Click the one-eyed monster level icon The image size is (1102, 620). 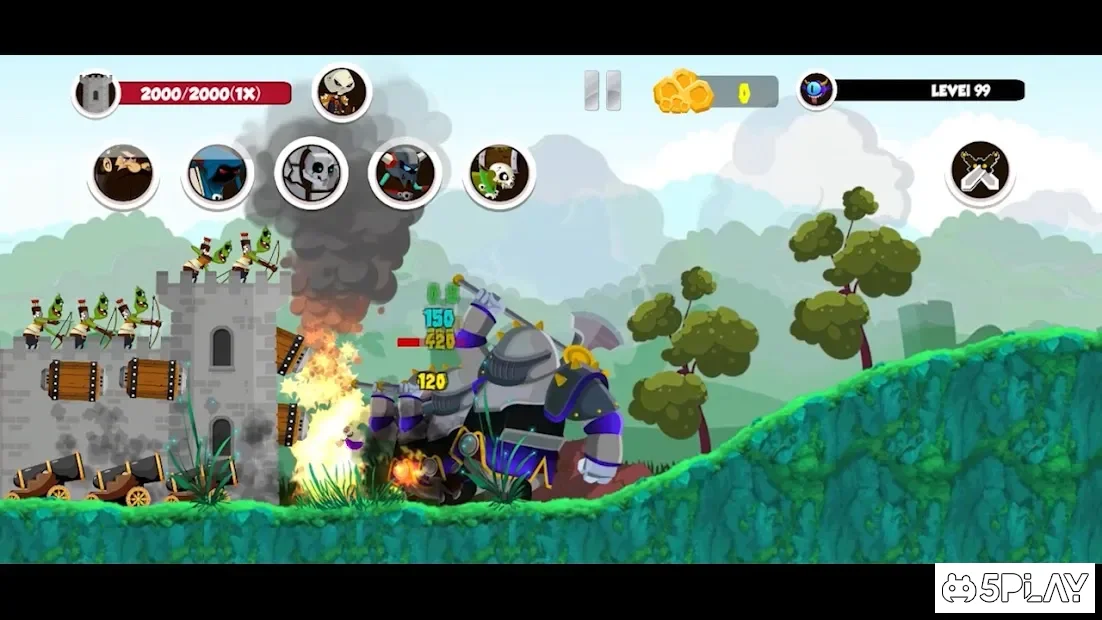point(816,90)
